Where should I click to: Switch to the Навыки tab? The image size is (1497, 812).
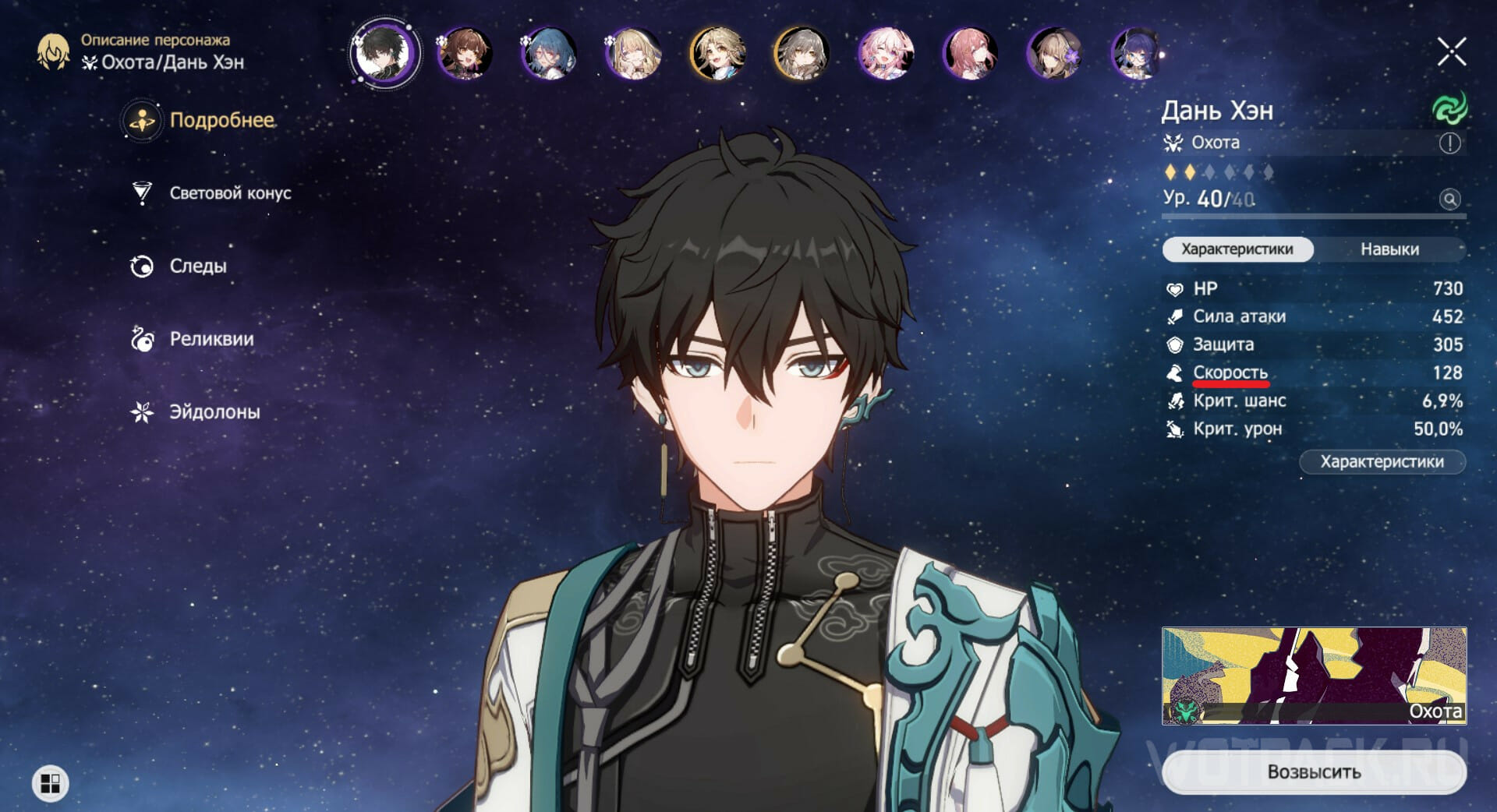coord(1389,249)
